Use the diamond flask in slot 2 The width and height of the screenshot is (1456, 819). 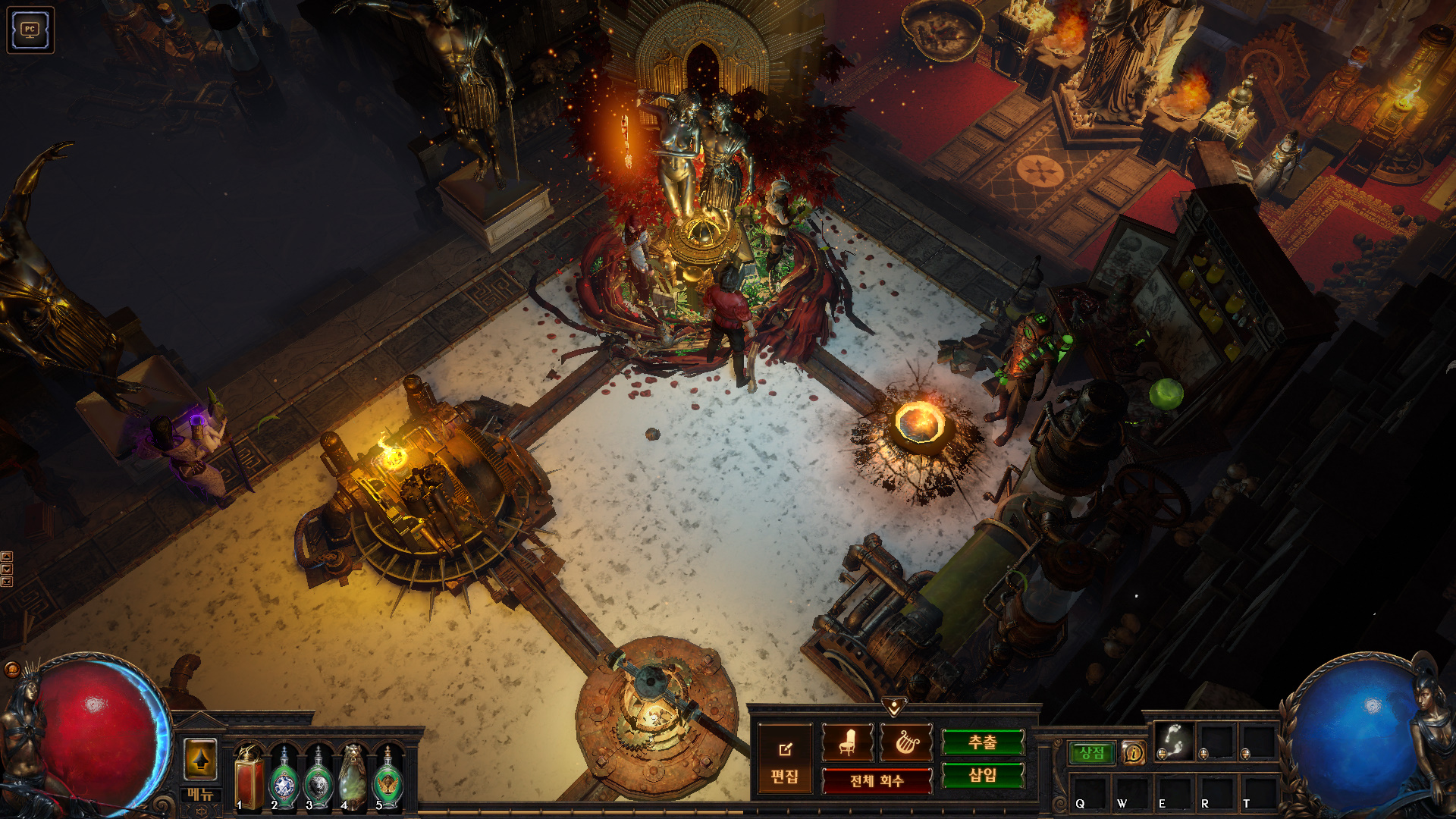pyautogui.click(x=284, y=779)
